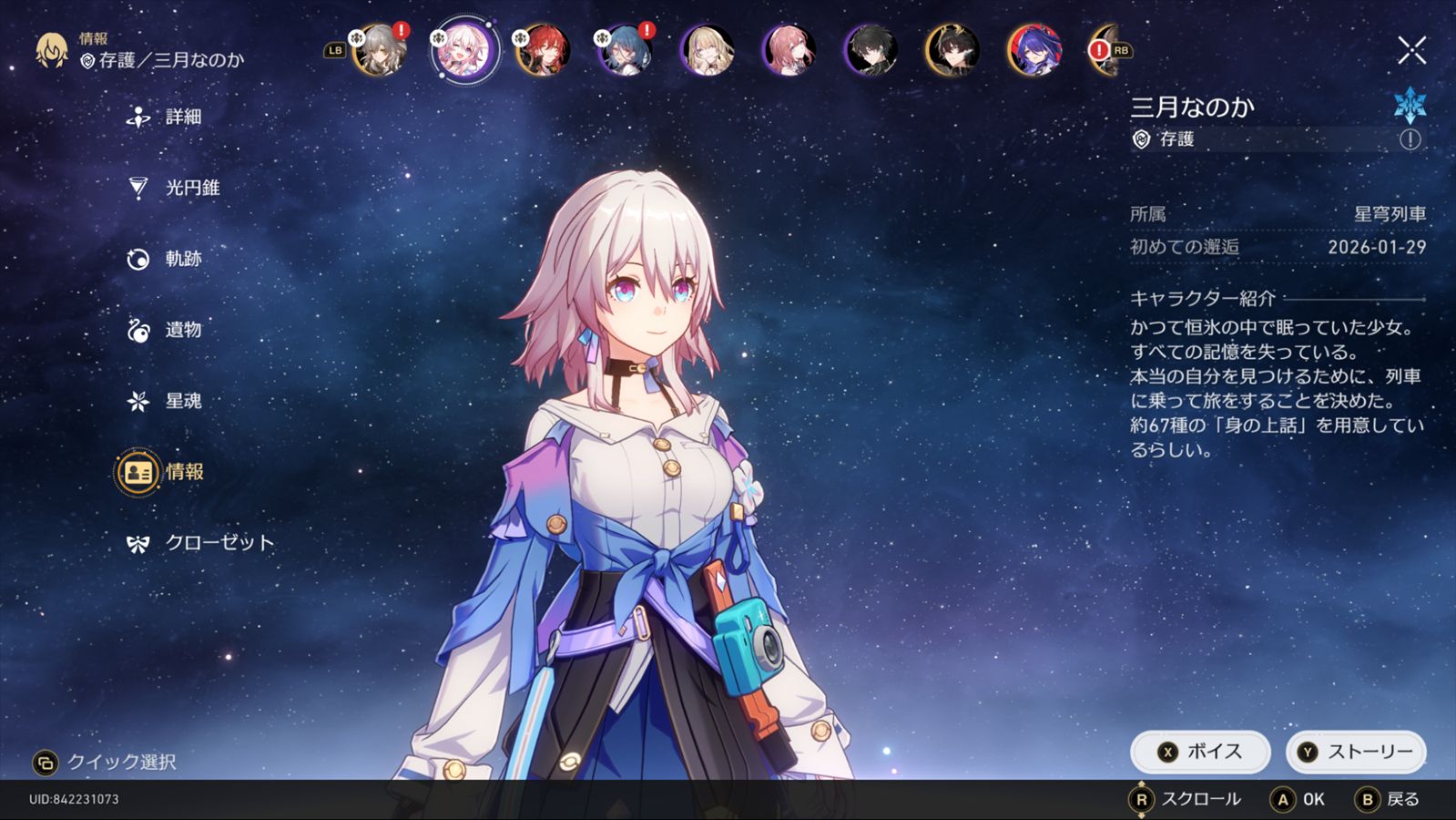The image size is (1456, 820).
Task: Open the クローゼット closet menu
Action: [200, 543]
